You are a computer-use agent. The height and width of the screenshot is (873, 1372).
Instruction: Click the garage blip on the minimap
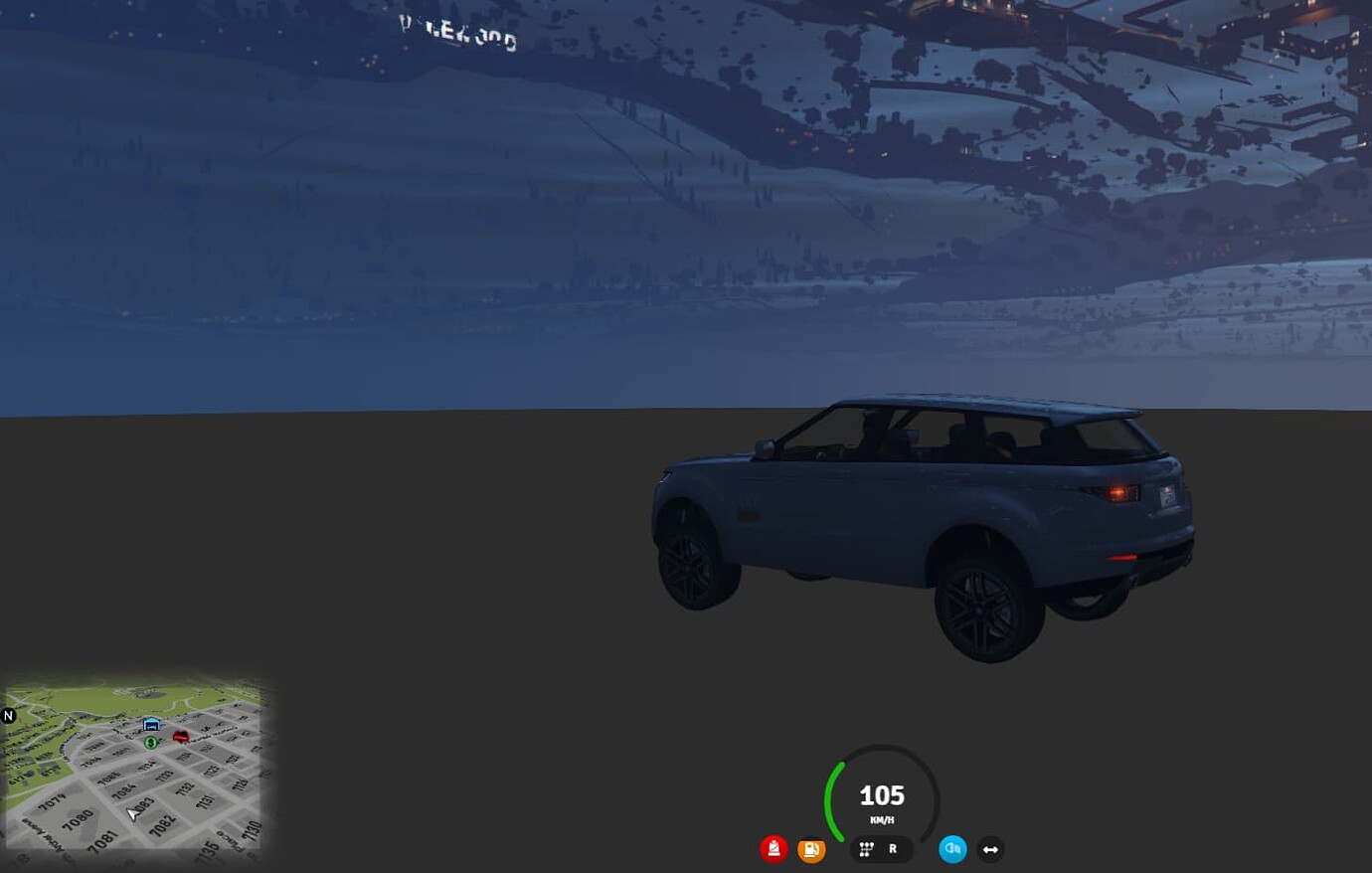tap(152, 724)
